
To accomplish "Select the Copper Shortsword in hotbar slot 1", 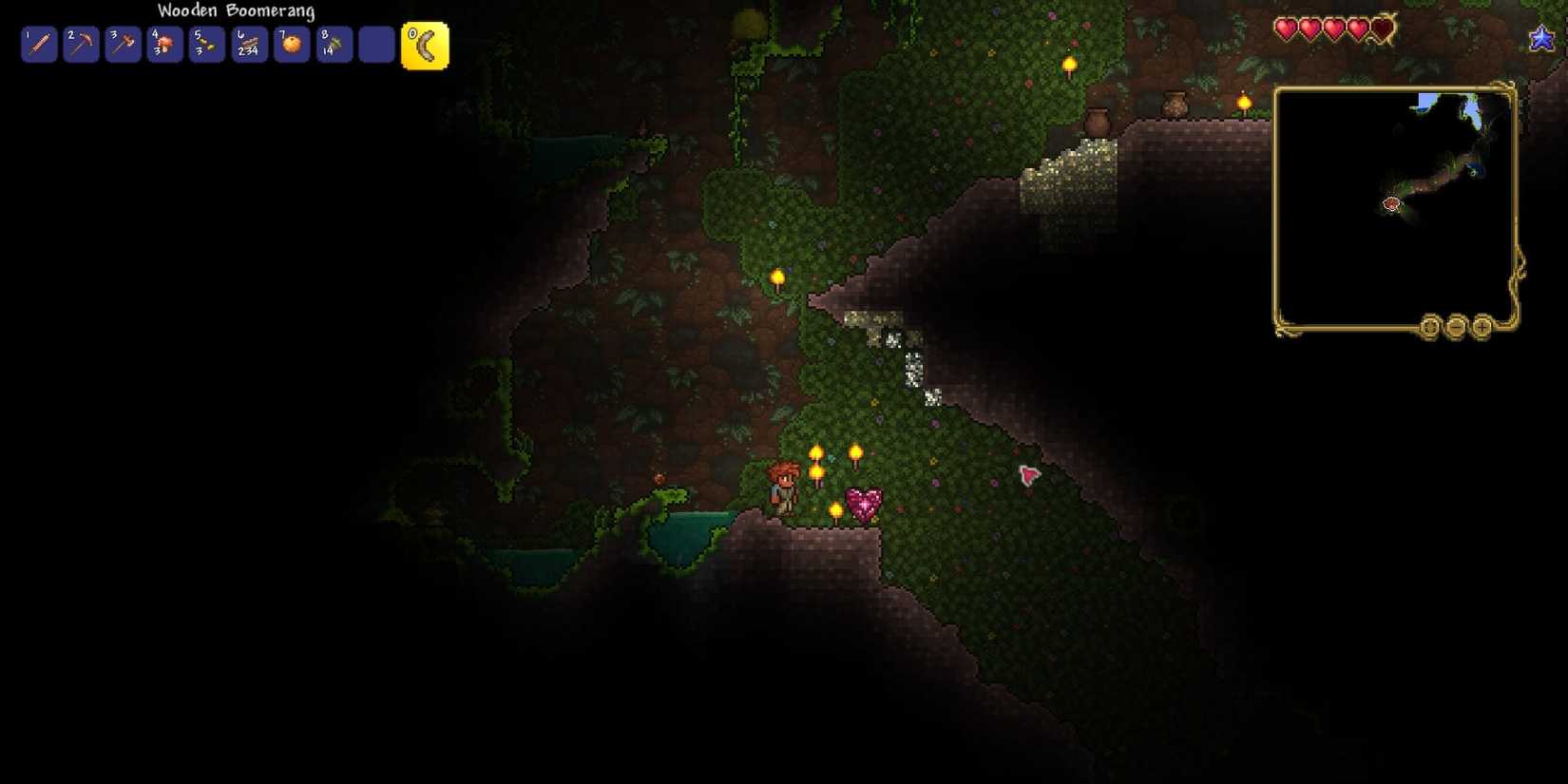I will 38,45.
